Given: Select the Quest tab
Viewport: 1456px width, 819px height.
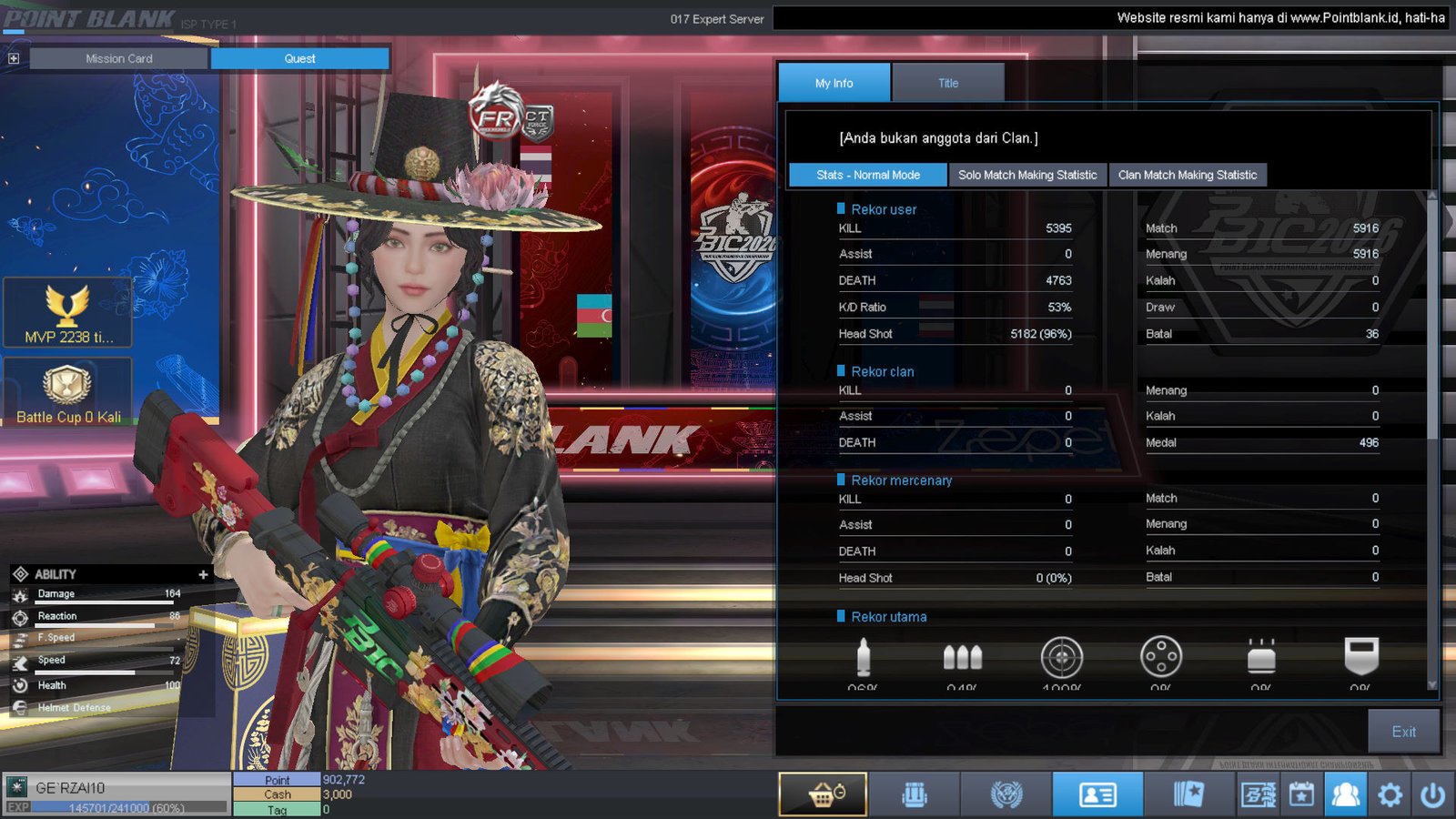Looking at the screenshot, I should [x=299, y=58].
